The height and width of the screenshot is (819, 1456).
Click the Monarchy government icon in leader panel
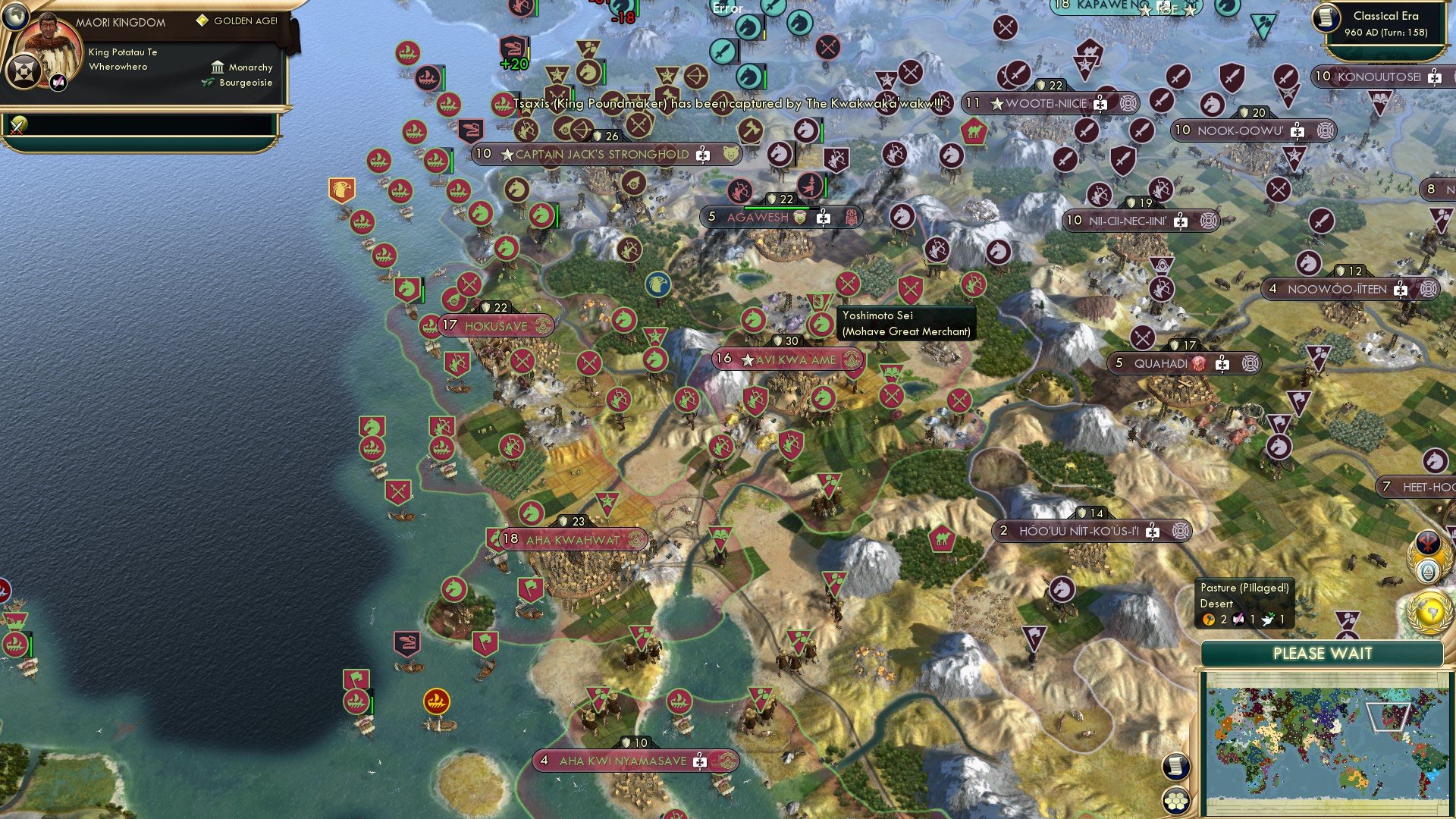(x=216, y=68)
